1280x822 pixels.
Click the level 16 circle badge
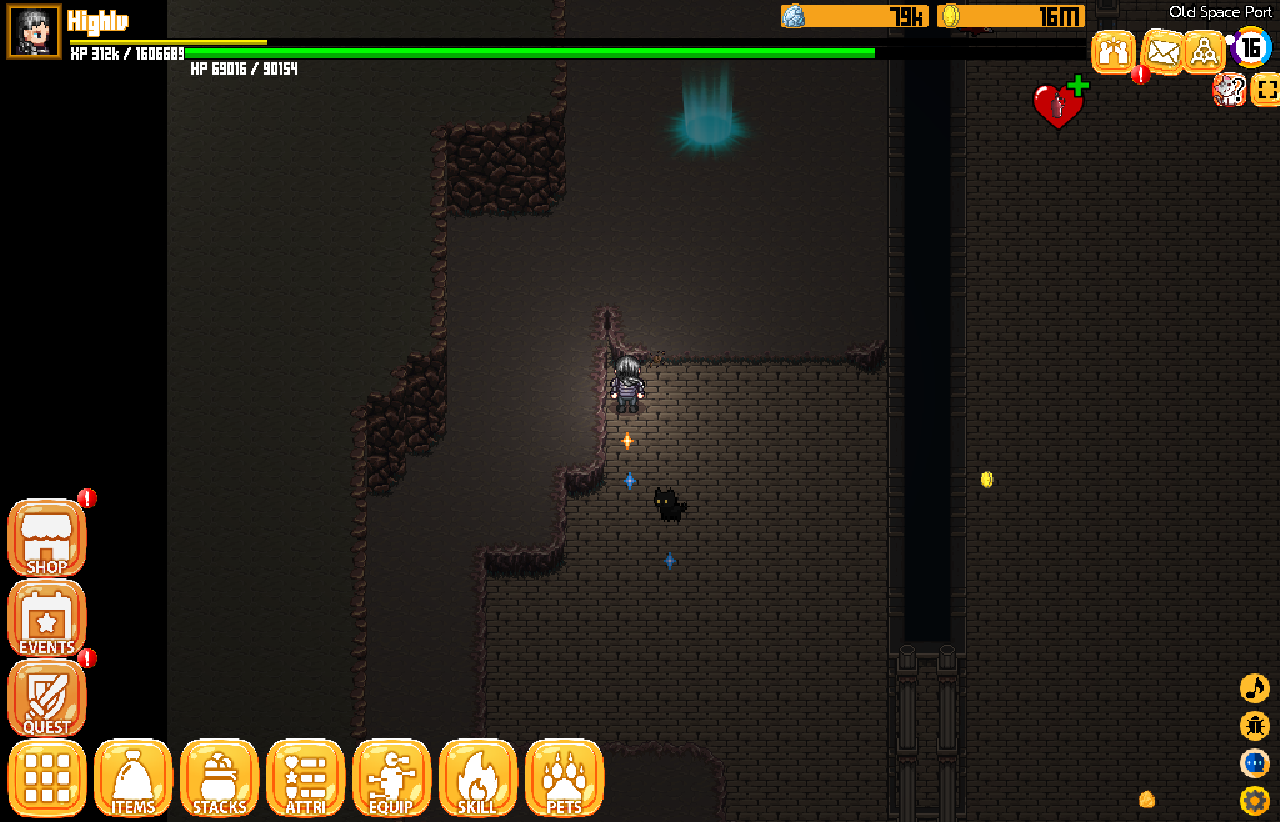[1251, 47]
